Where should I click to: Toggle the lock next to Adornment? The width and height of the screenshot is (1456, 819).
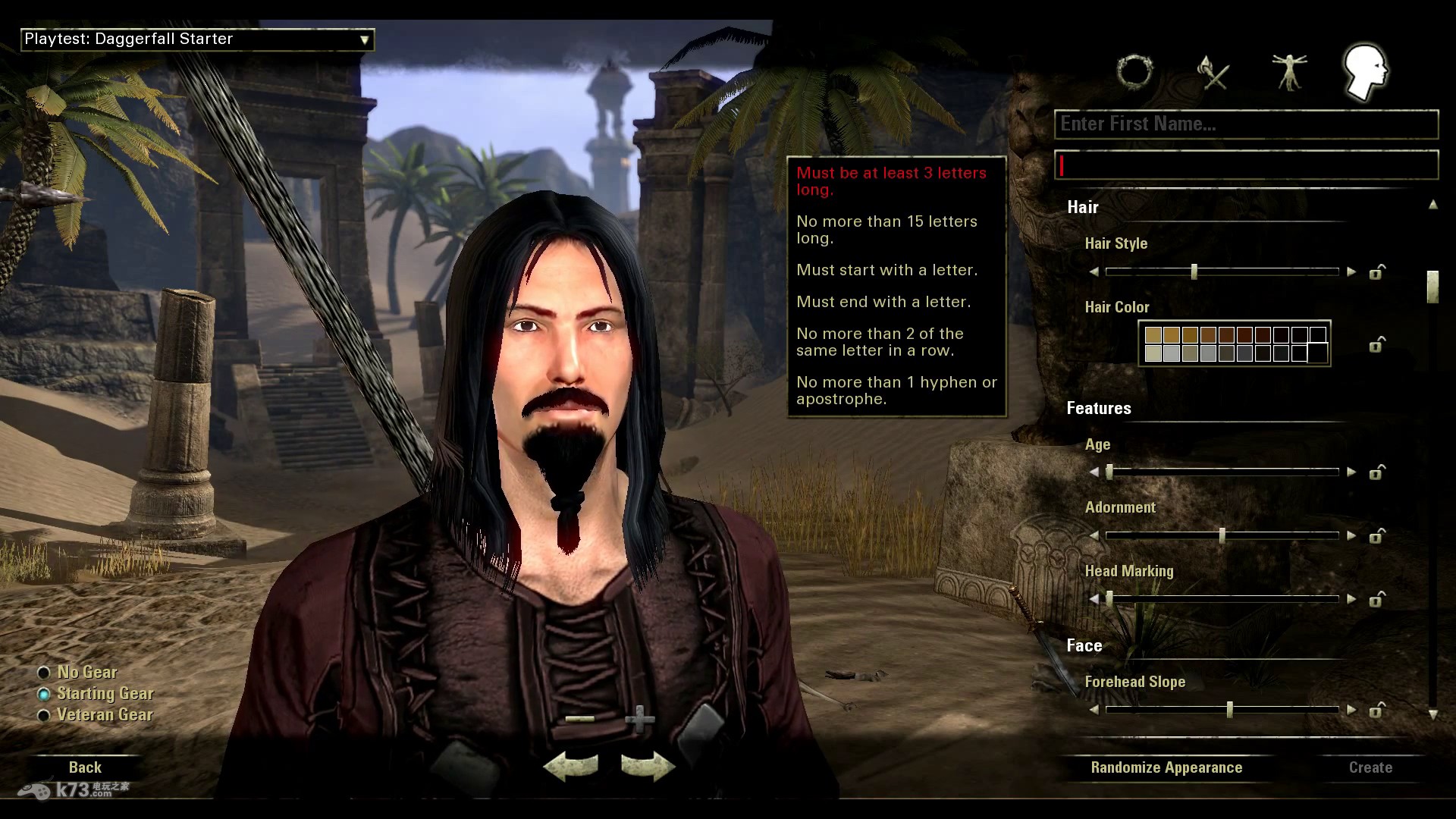1377,536
